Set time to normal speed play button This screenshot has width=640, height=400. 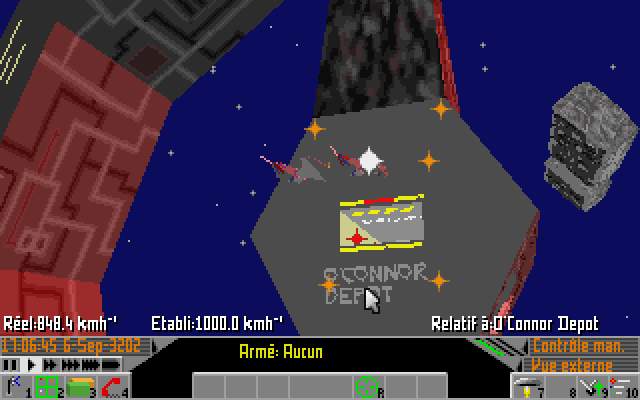(x=28, y=365)
